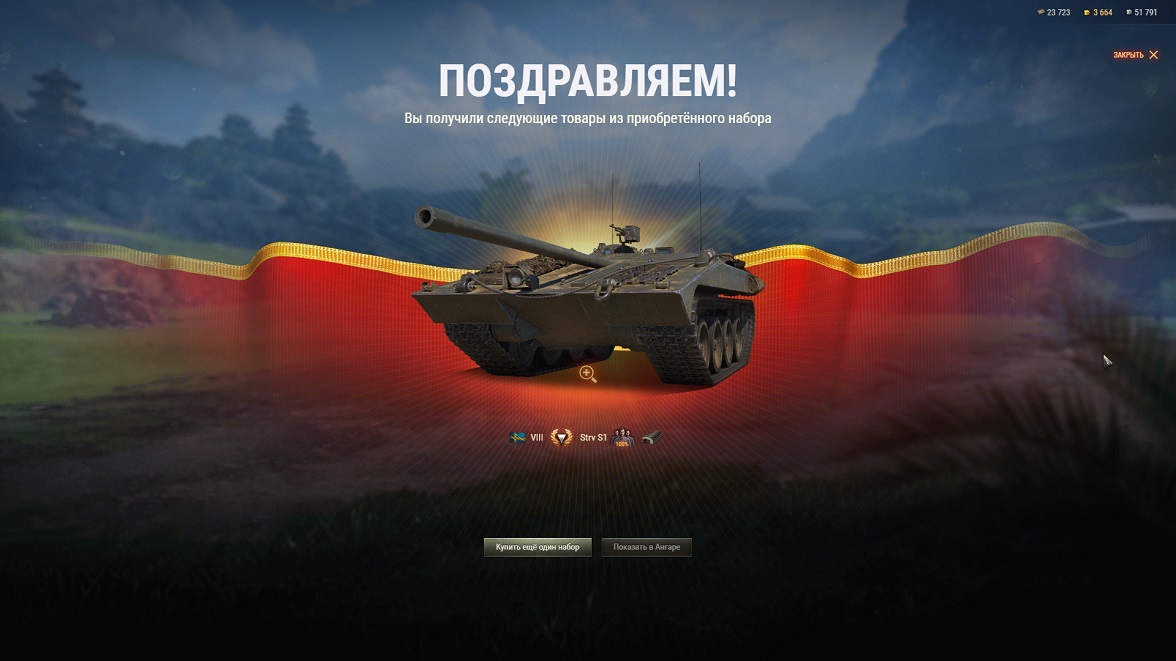Click the premium laurel icon beside Strv S1

click(561, 437)
